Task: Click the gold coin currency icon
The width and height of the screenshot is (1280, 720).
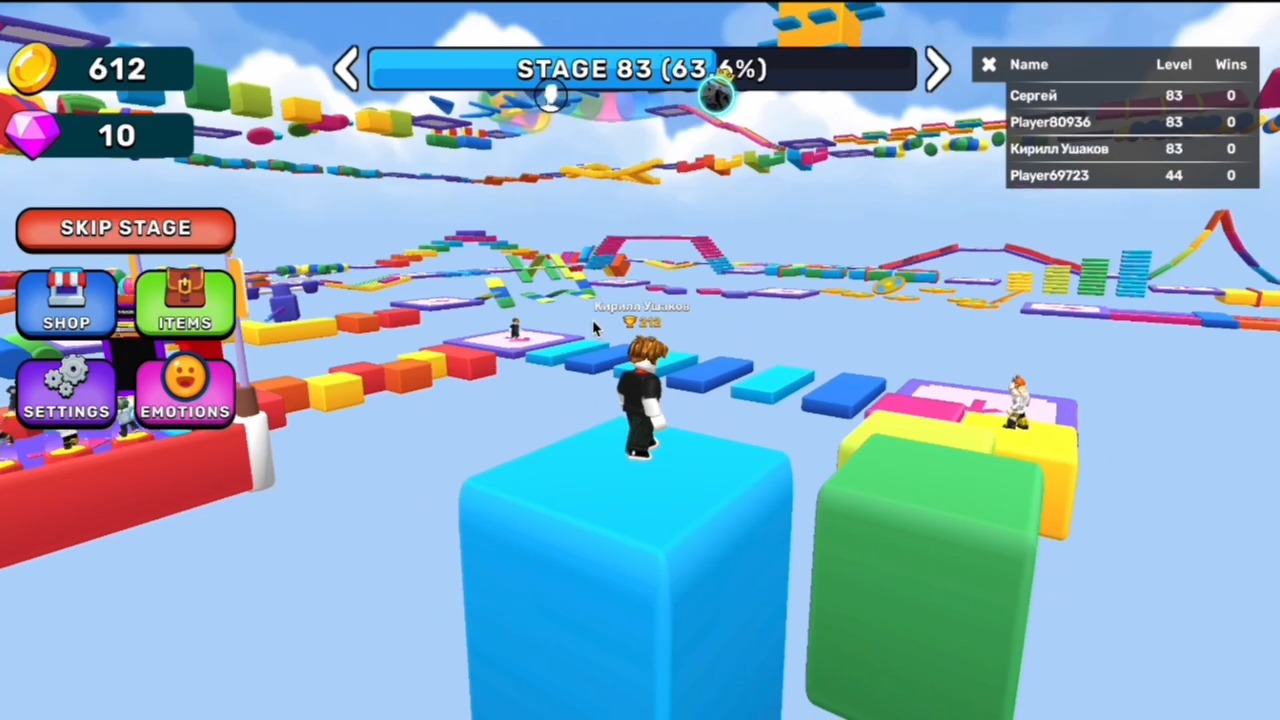Action: pos(32,68)
